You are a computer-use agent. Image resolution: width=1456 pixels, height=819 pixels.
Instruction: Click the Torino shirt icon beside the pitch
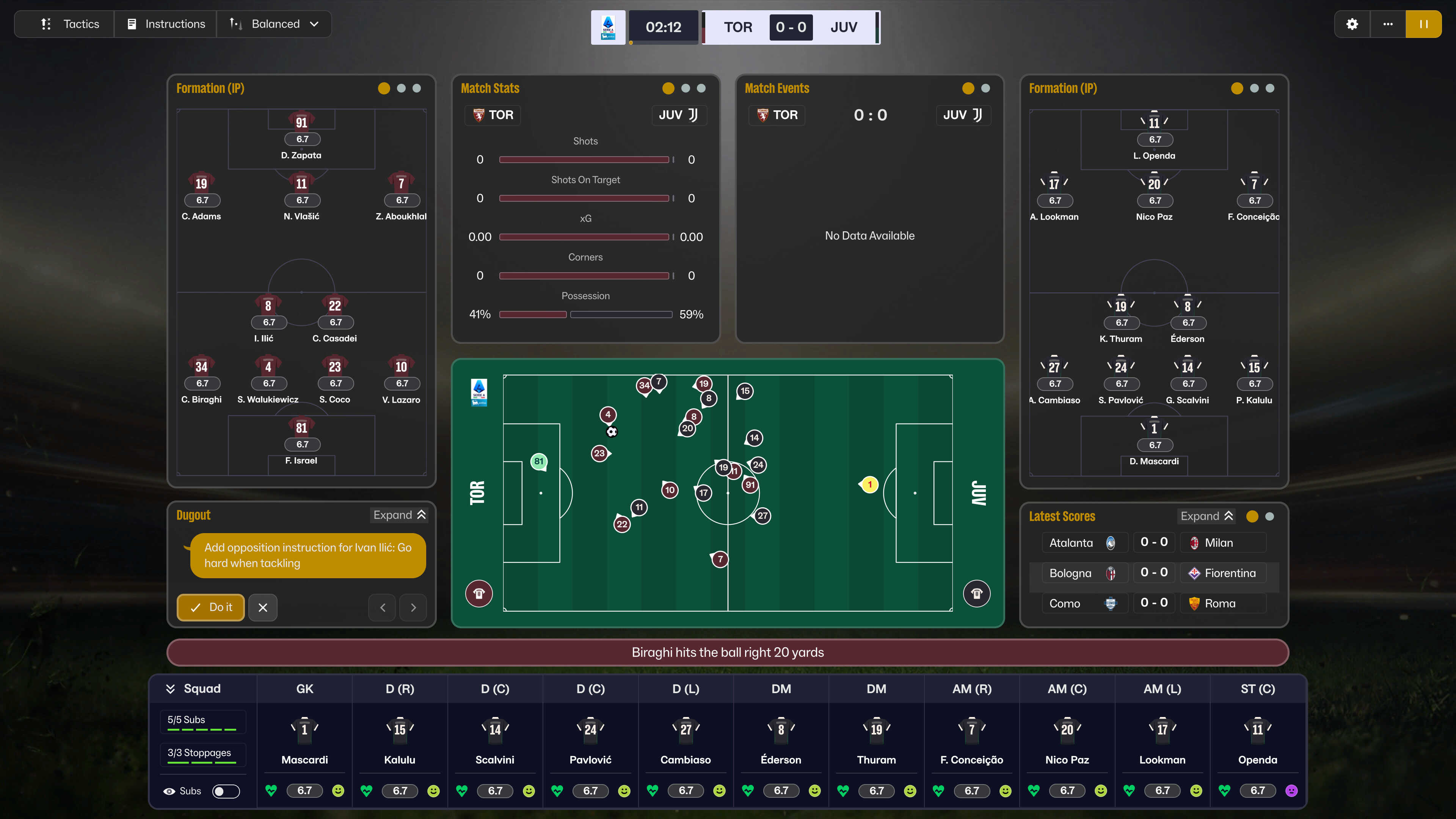click(x=479, y=593)
